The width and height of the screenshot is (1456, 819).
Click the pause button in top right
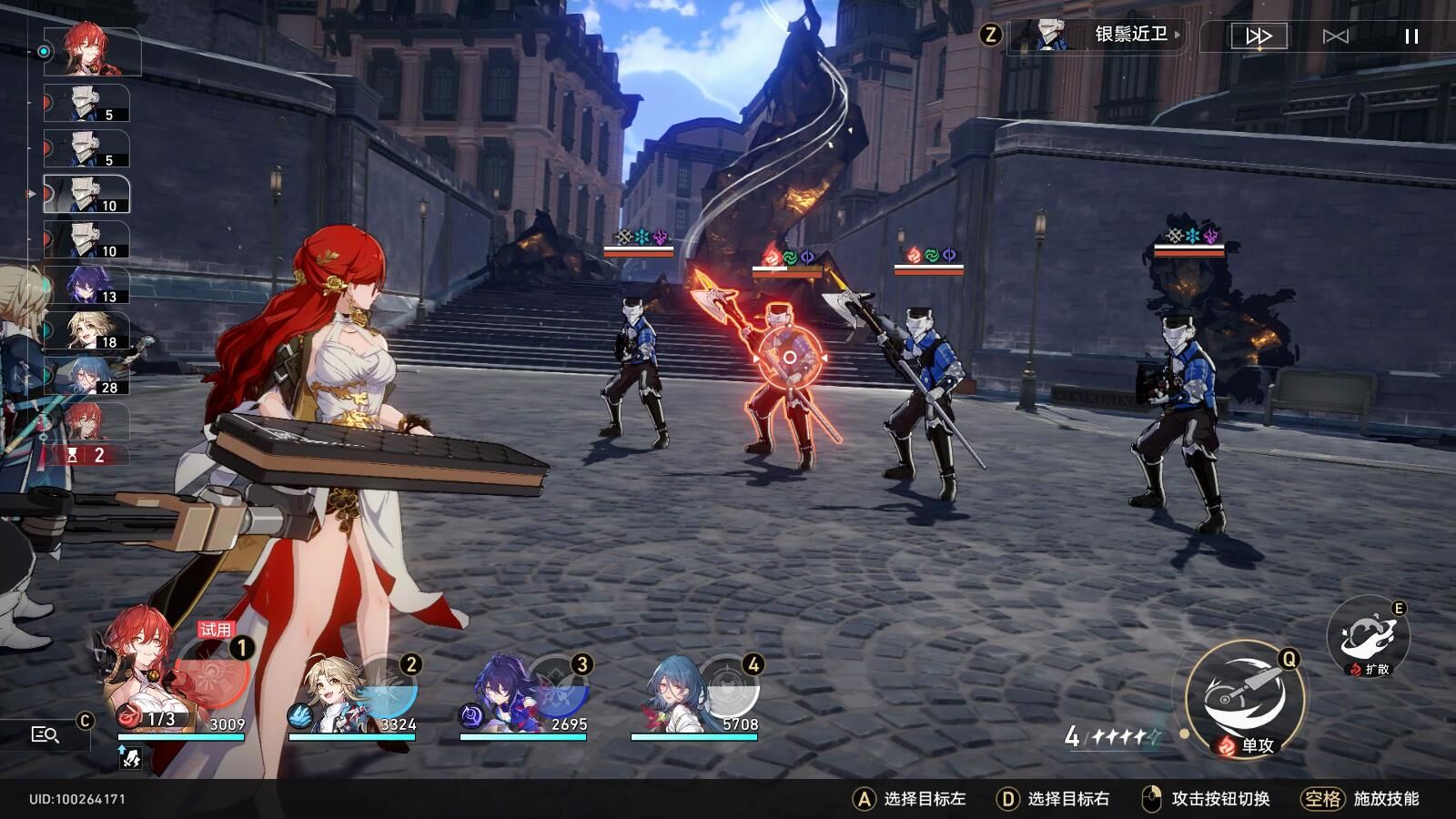click(1411, 36)
